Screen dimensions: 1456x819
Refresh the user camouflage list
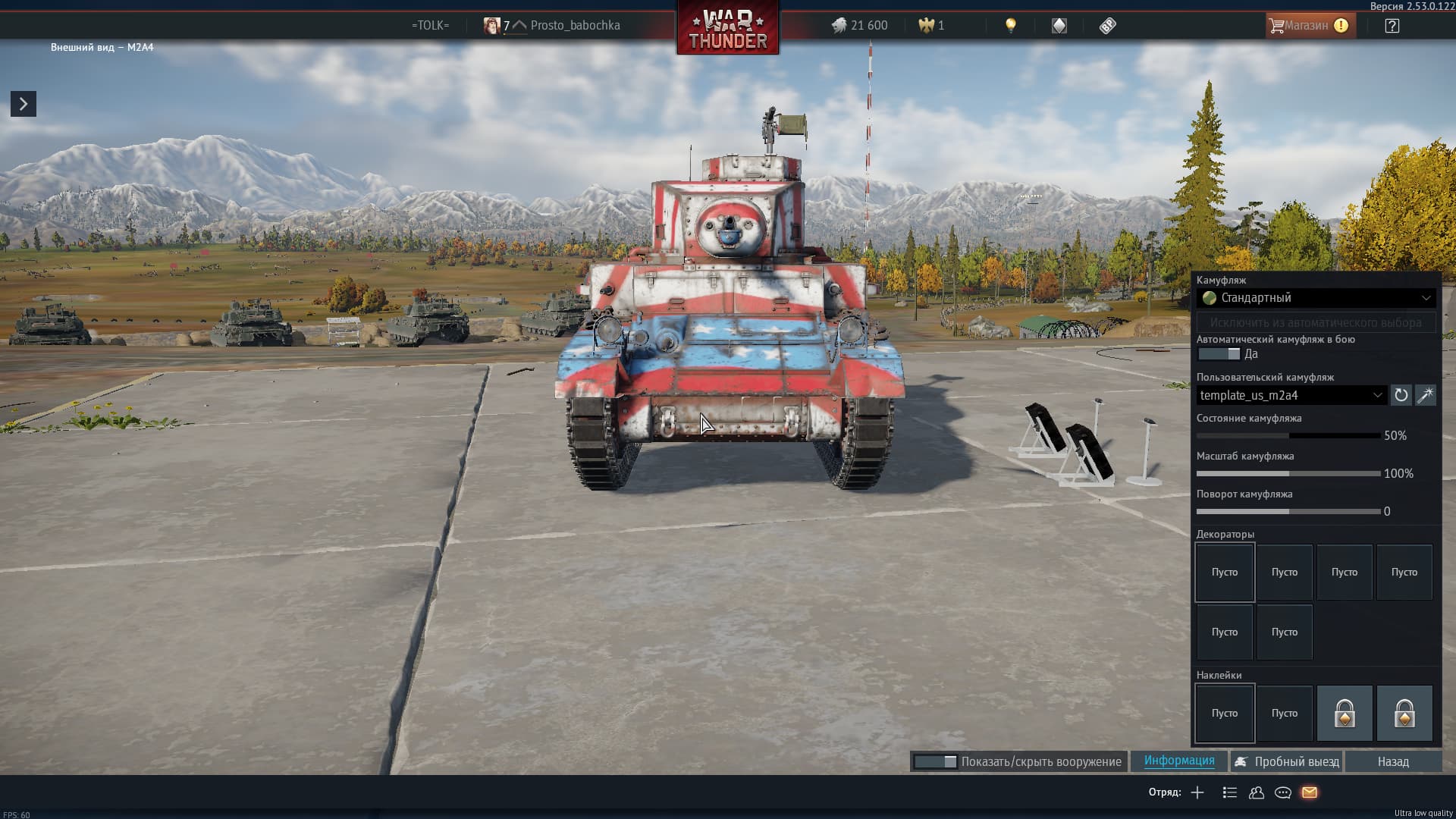pos(1401,395)
